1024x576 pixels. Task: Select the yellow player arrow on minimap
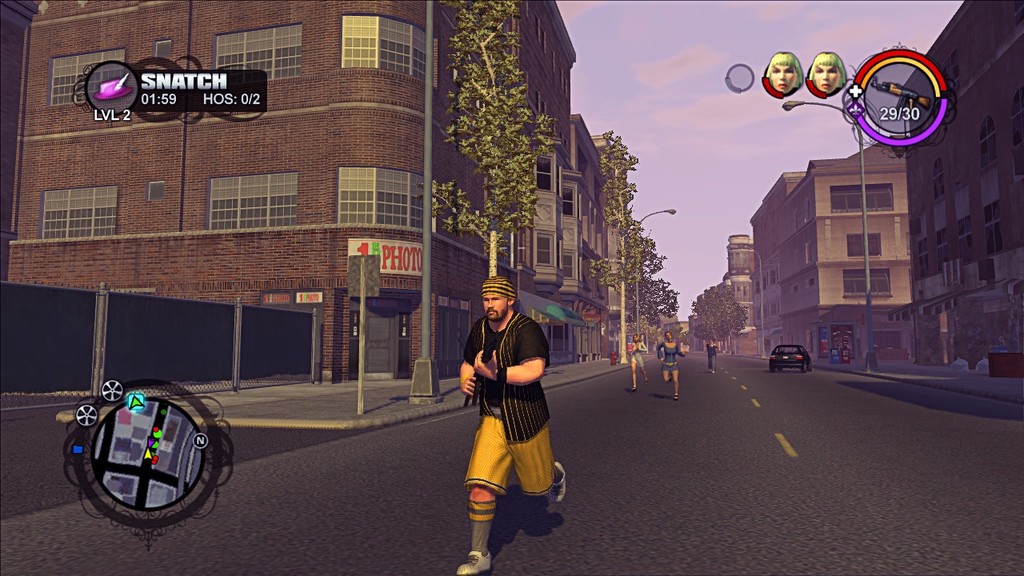tap(150, 455)
